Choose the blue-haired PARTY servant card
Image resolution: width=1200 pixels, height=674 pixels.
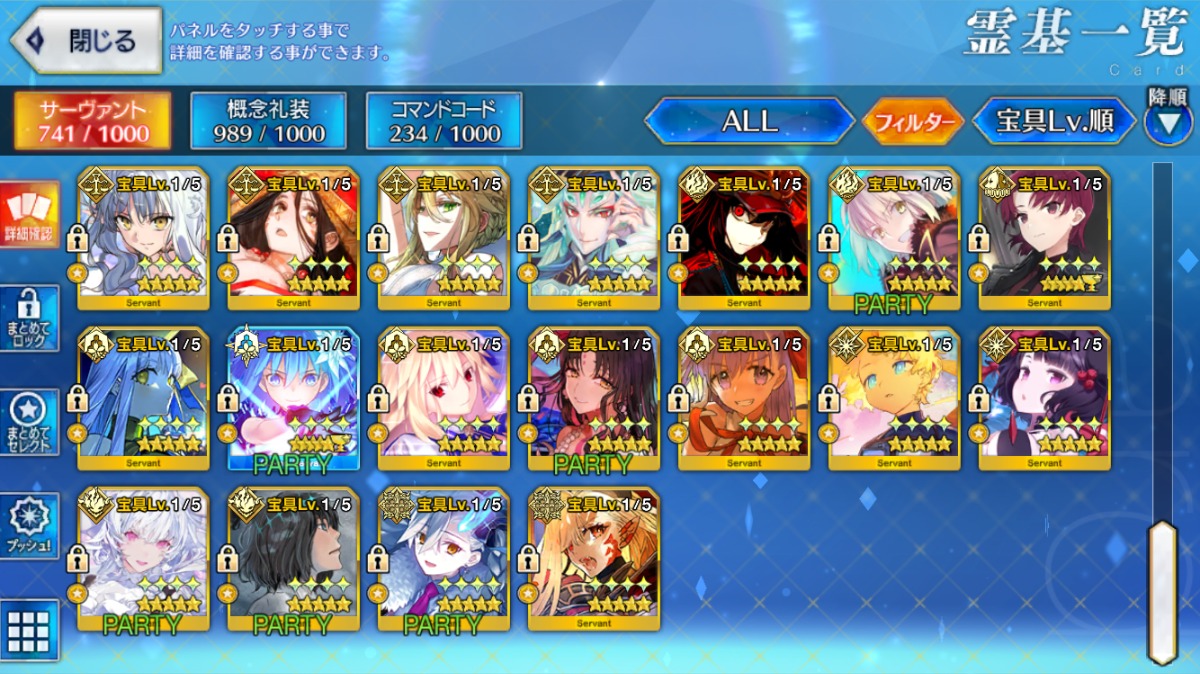(294, 400)
